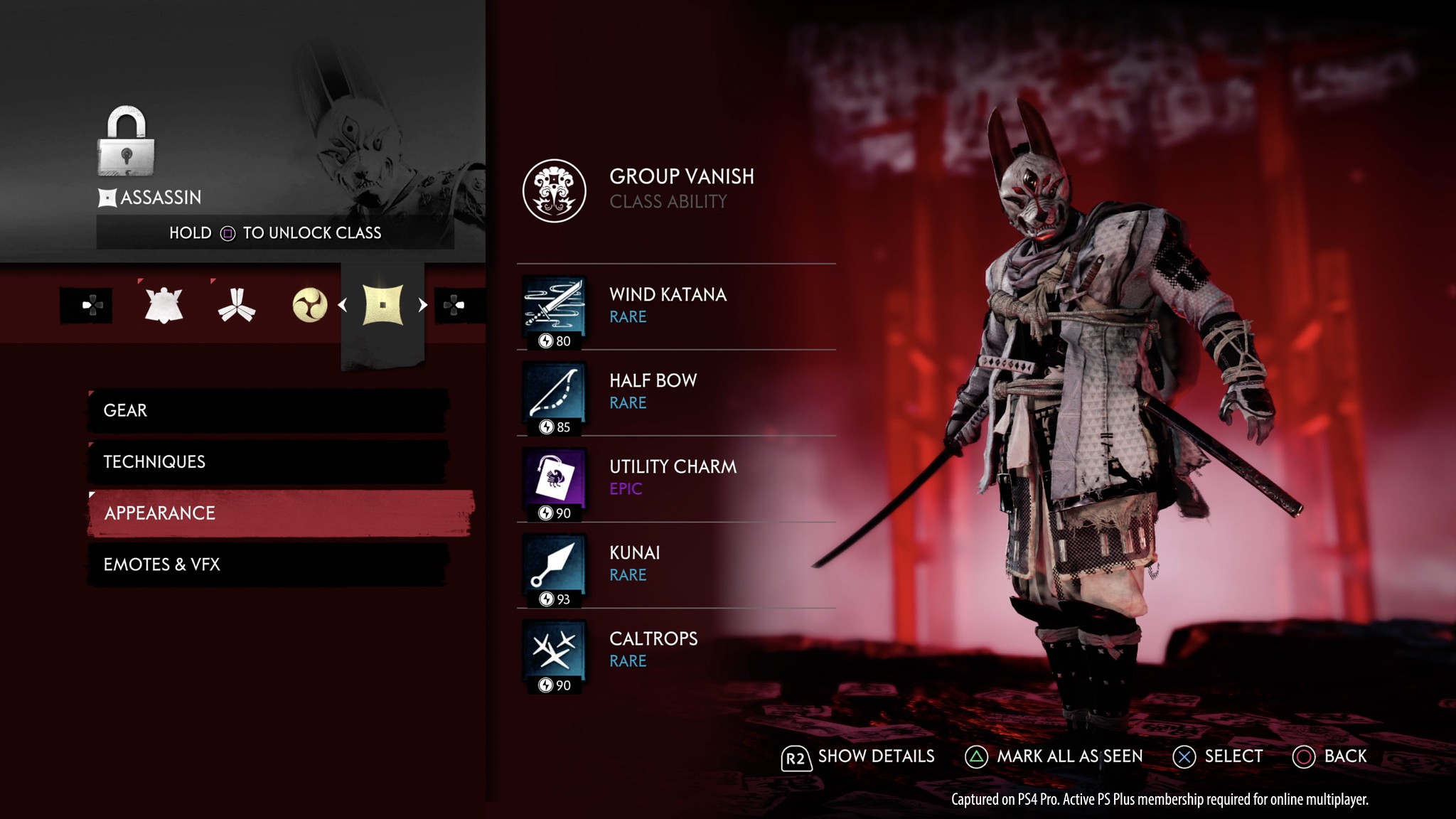Select the Techniques menu entry
Image resolution: width=1456 pixels, height=819 pixels.
pos(267,461)
